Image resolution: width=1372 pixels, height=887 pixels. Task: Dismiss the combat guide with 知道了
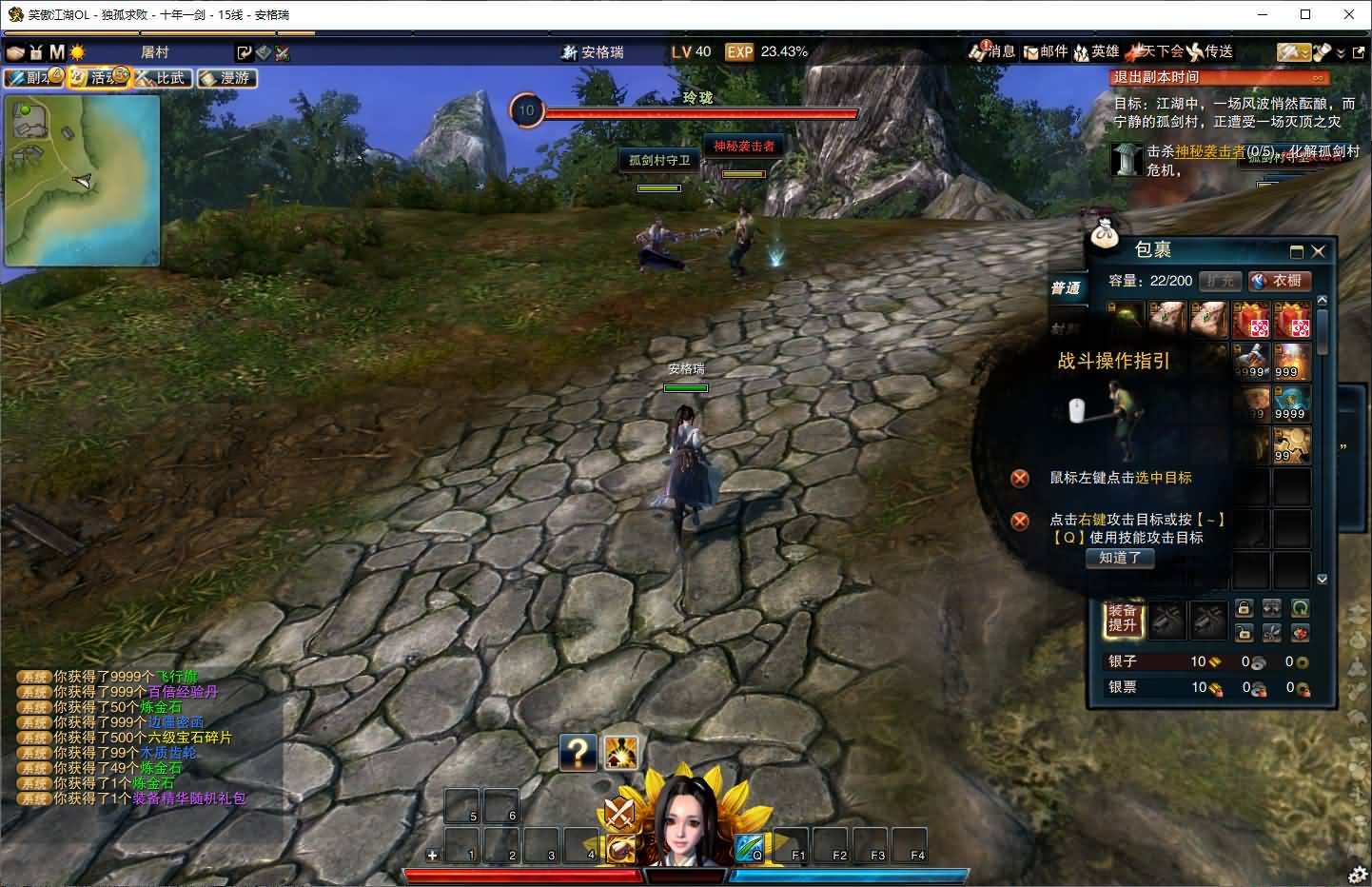(x=1120, y=559)
